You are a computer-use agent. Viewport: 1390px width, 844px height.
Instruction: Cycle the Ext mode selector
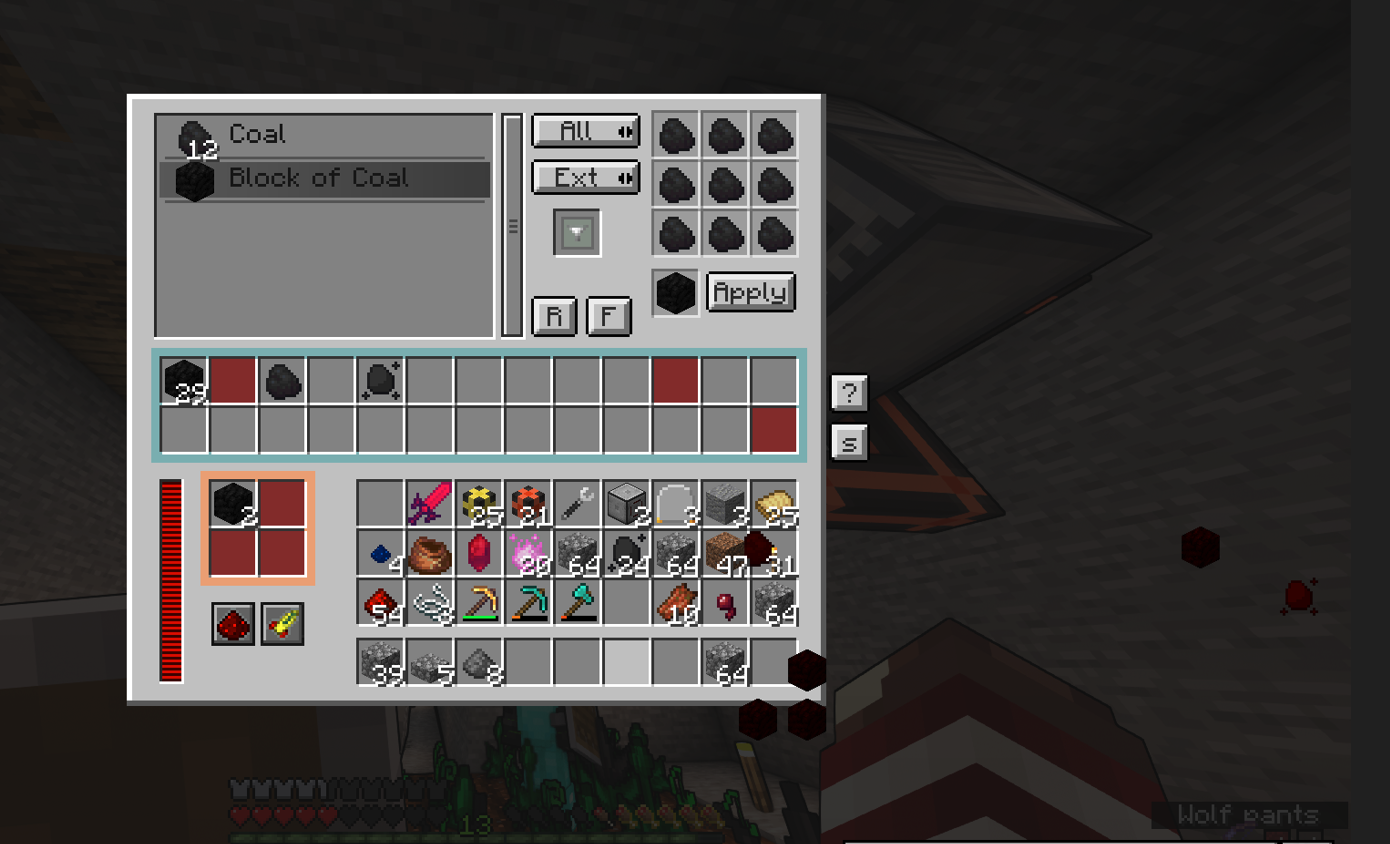click(x=585, y=177)
